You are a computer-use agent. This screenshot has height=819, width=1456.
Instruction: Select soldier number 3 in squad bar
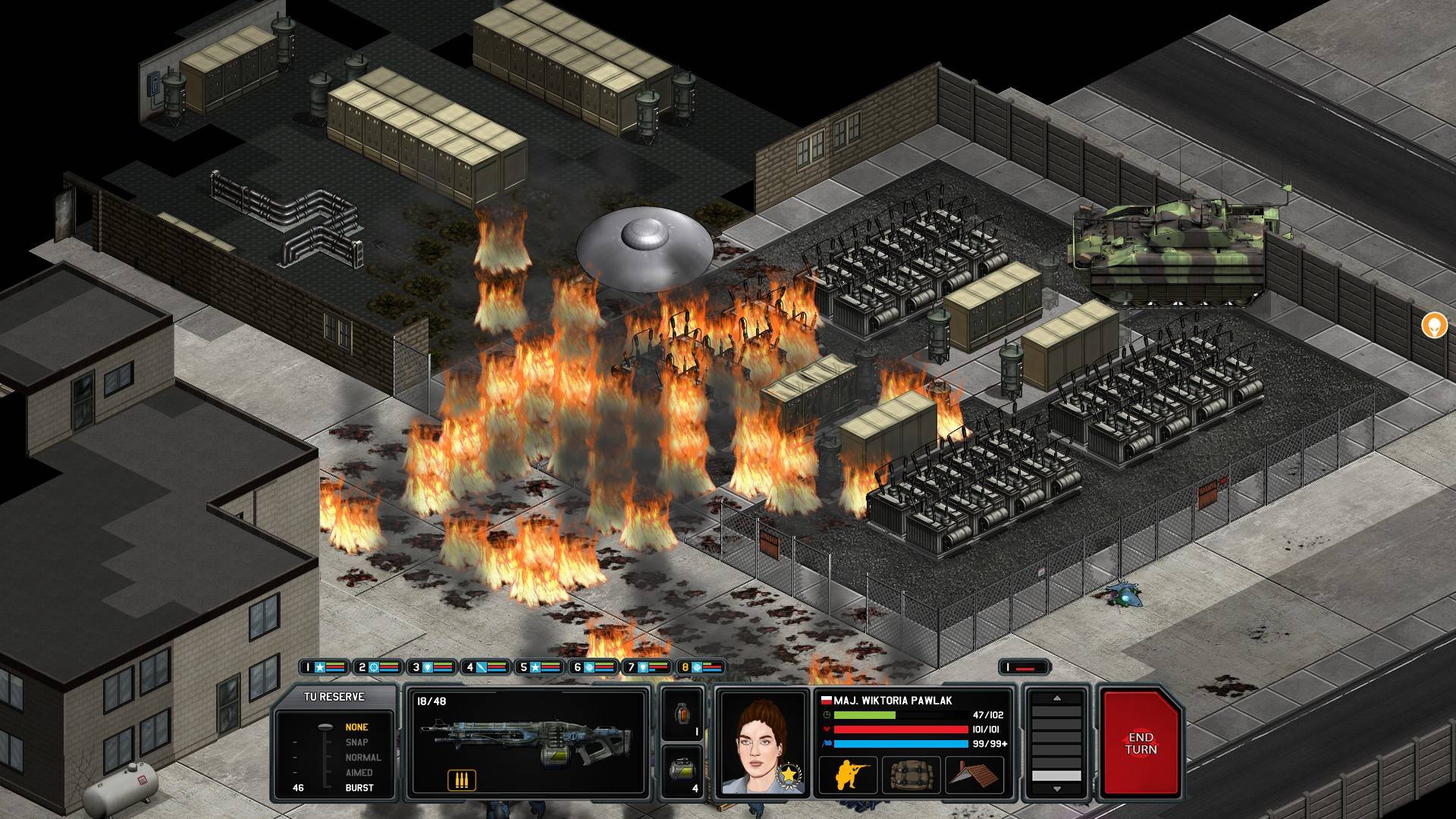[432, 667]
